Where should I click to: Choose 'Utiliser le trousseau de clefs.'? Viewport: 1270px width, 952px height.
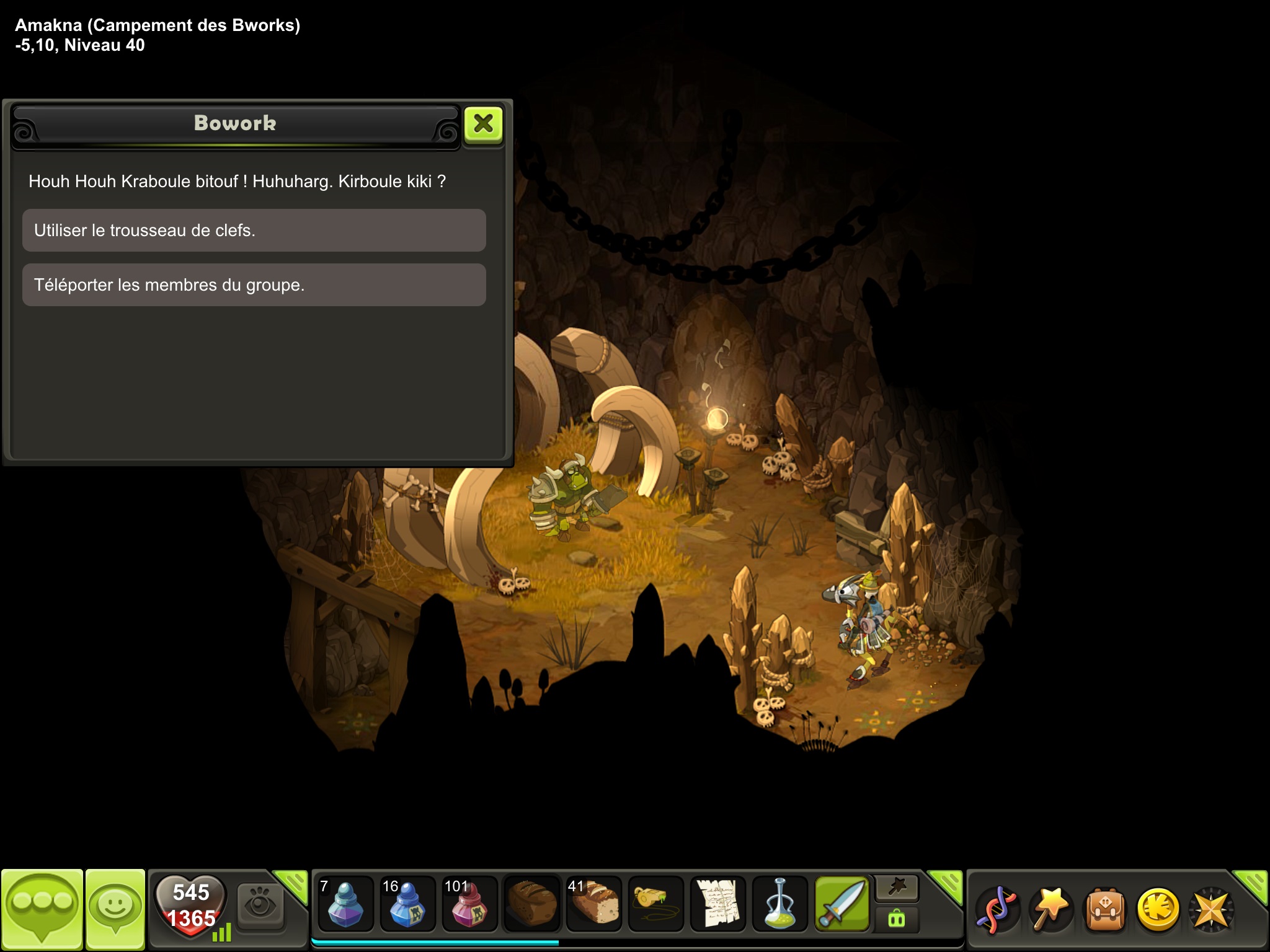pyautogui.click(x=254, y=231)
